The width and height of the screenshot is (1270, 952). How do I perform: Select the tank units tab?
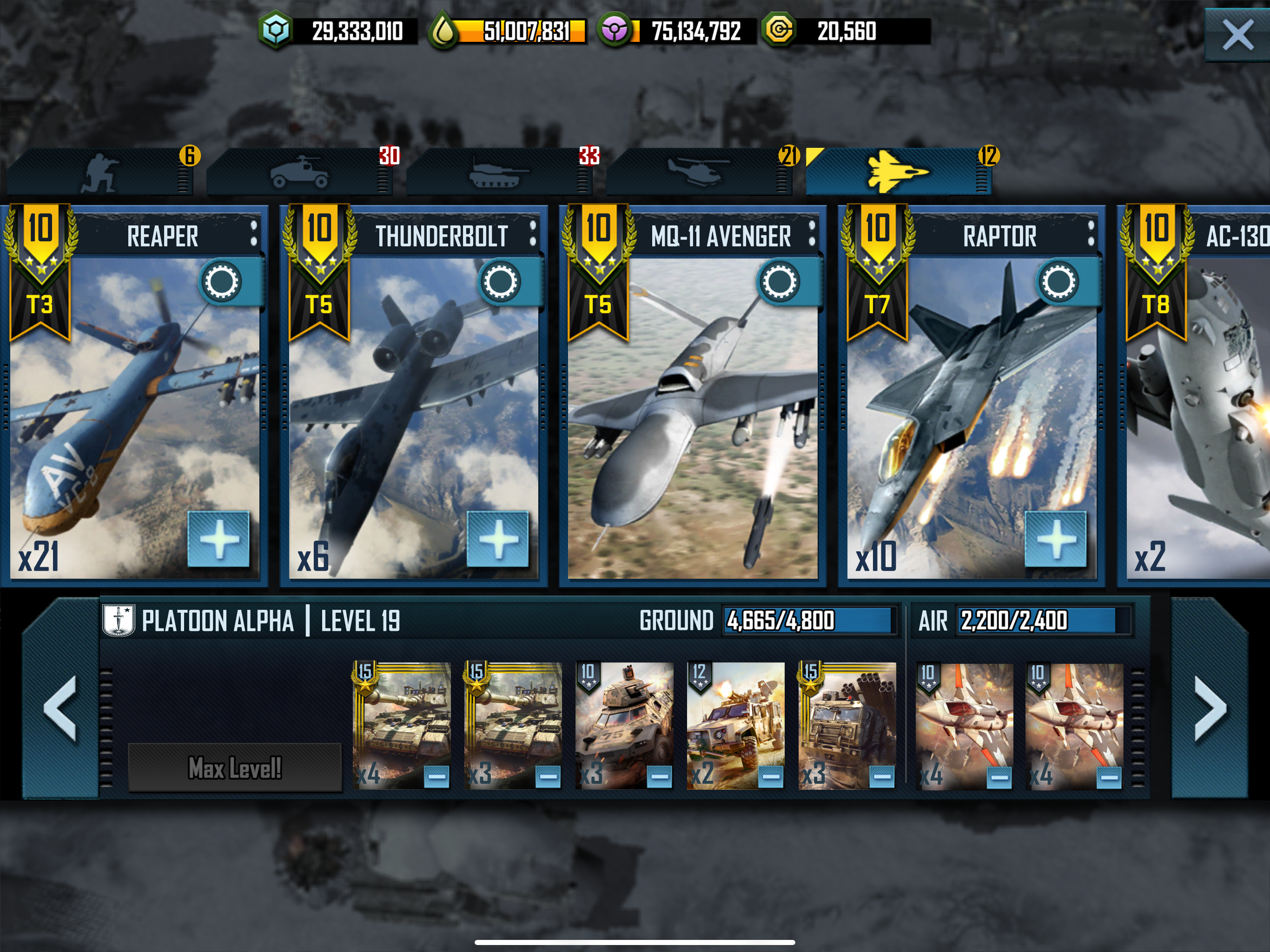click(498, 172)
